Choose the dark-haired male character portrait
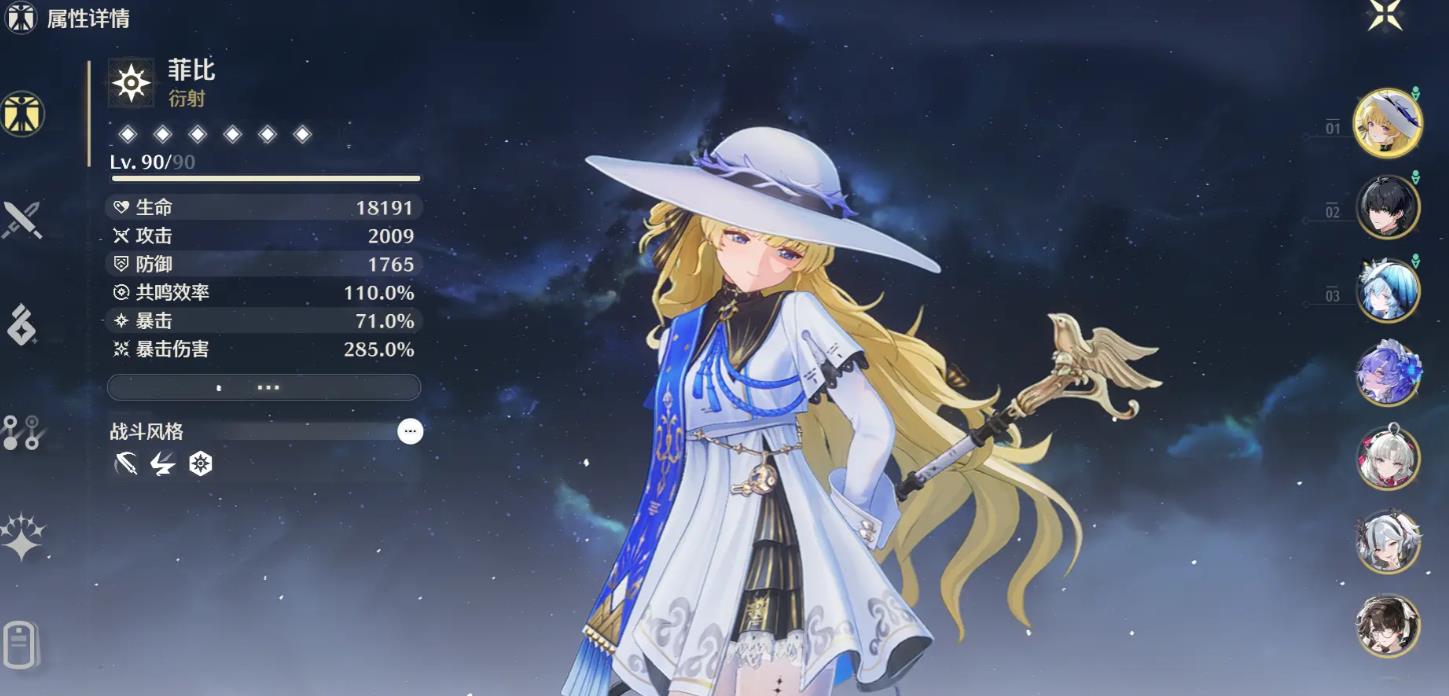 click(1387, 207)
